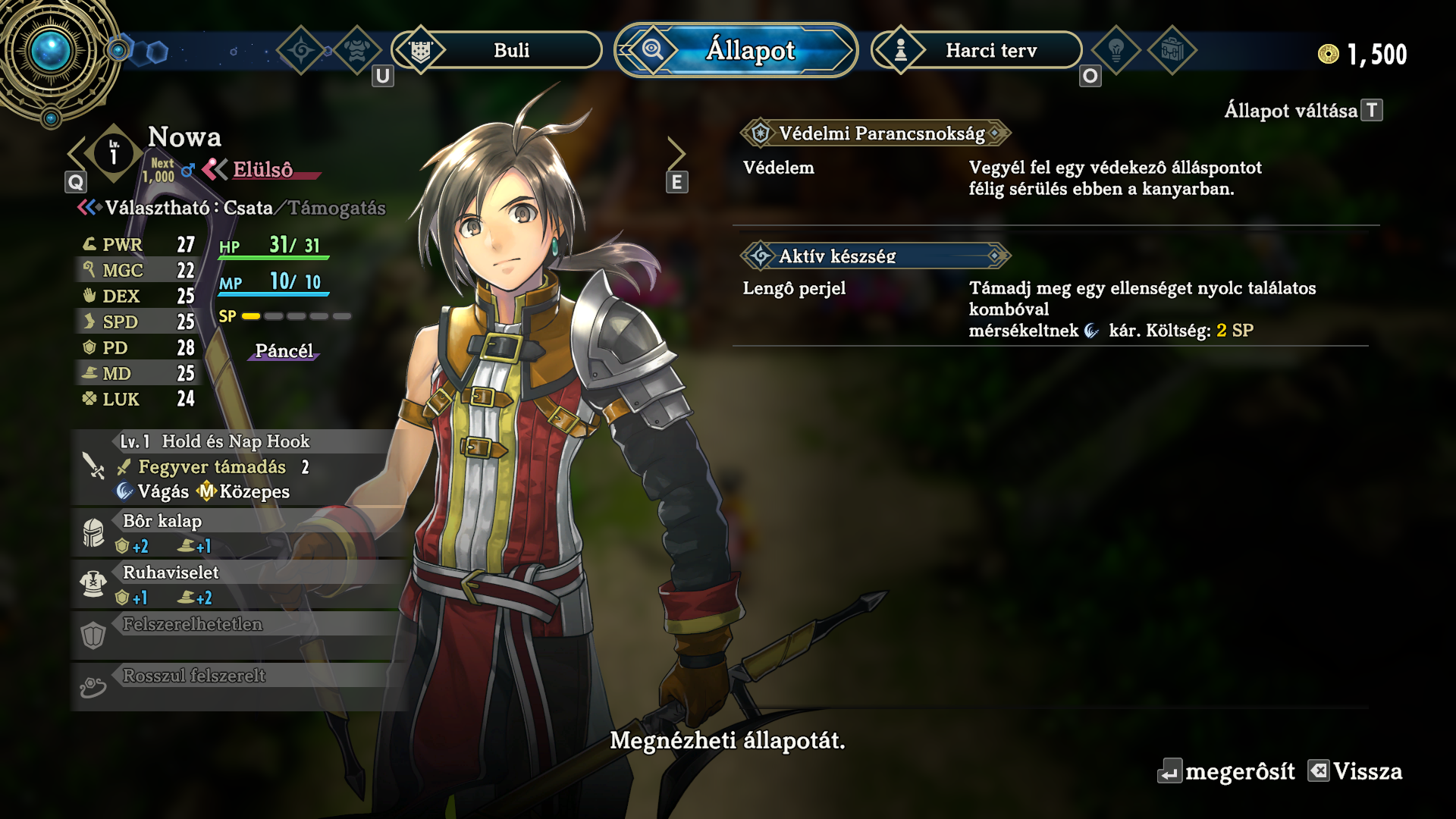Switch to the Buli tab
Viewport: 1456px width, 819px height.
[x=497, y=51]
